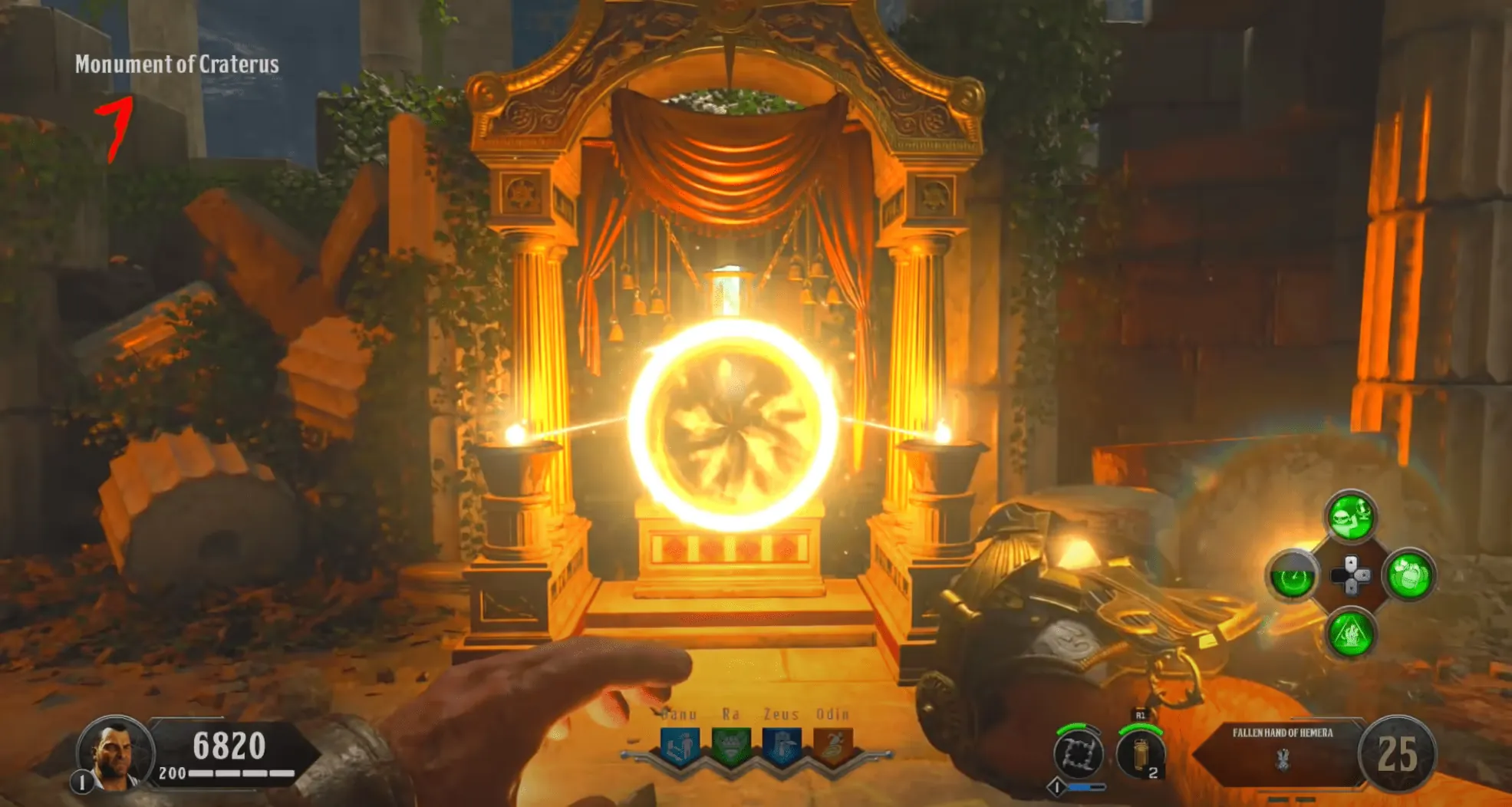The width and height of the screenshot is (1512, 807).
Task: Select the canister grenade equipment icon
Action: coord(1141,753)
